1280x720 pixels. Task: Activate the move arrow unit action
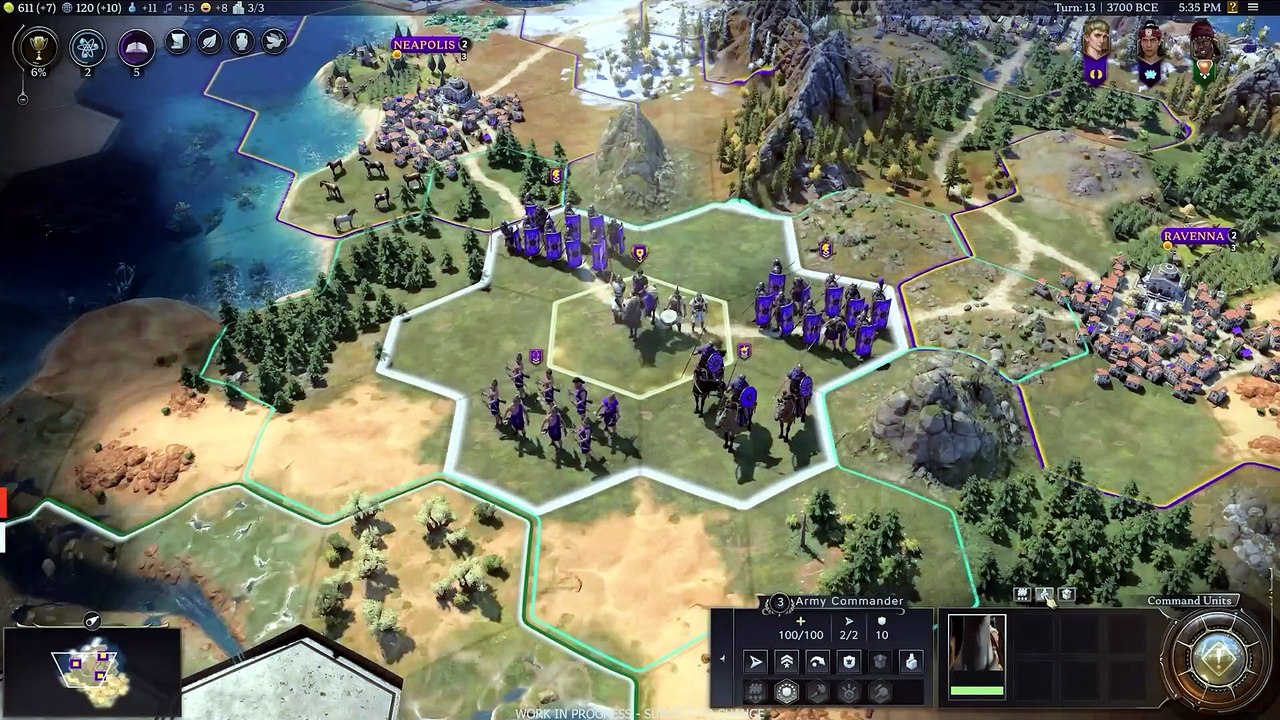[756, 662]
